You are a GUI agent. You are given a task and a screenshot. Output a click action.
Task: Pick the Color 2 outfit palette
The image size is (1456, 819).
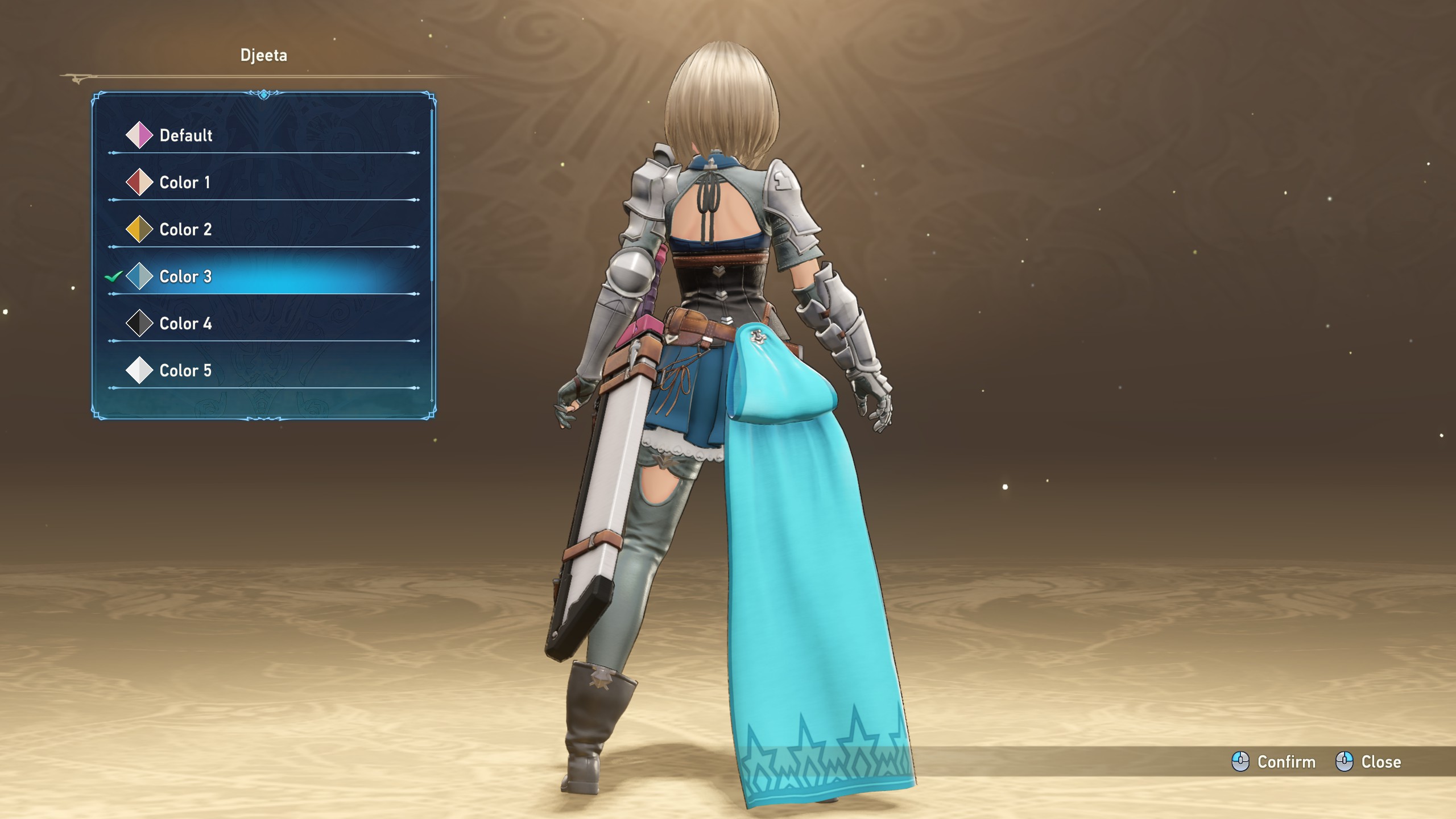pos(185,230)
